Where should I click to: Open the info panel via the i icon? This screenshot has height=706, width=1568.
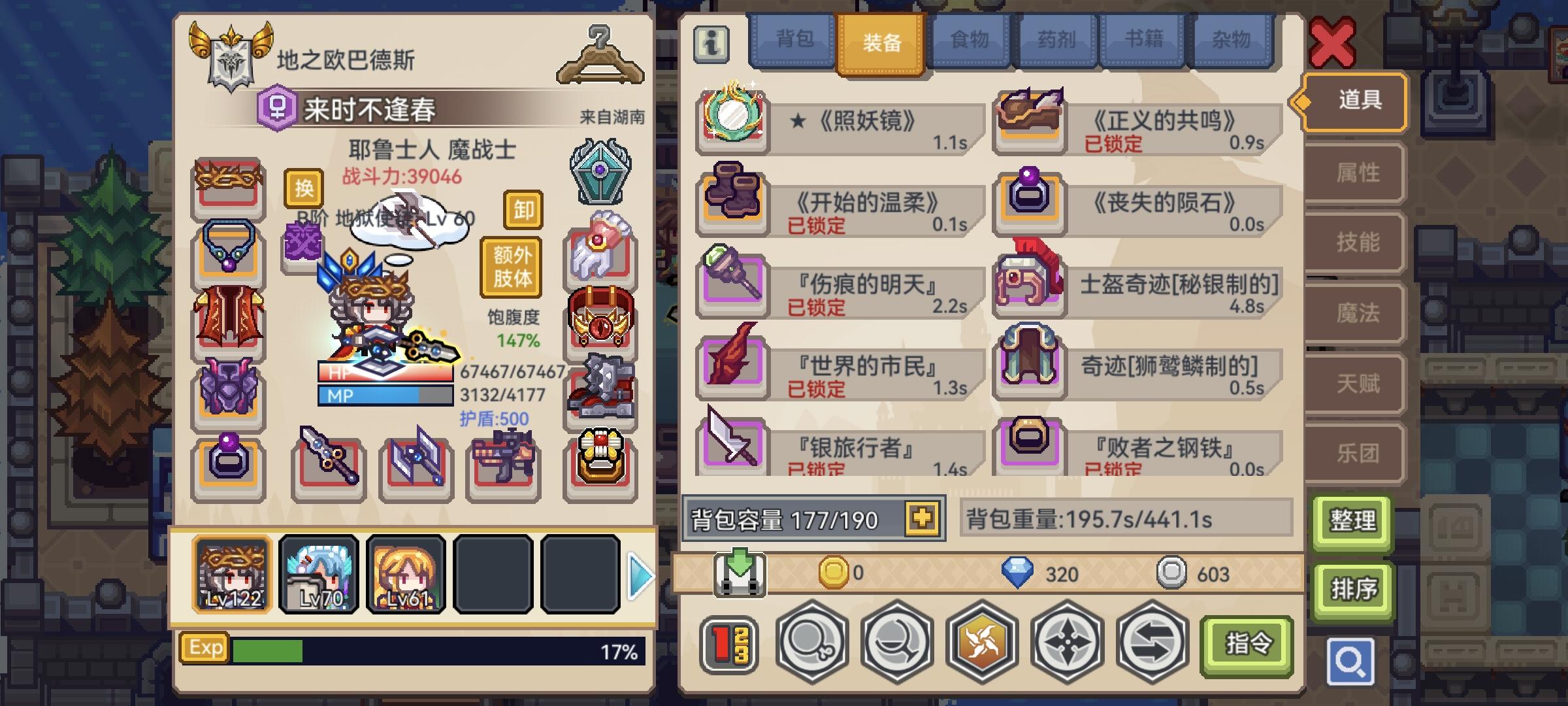712,46
